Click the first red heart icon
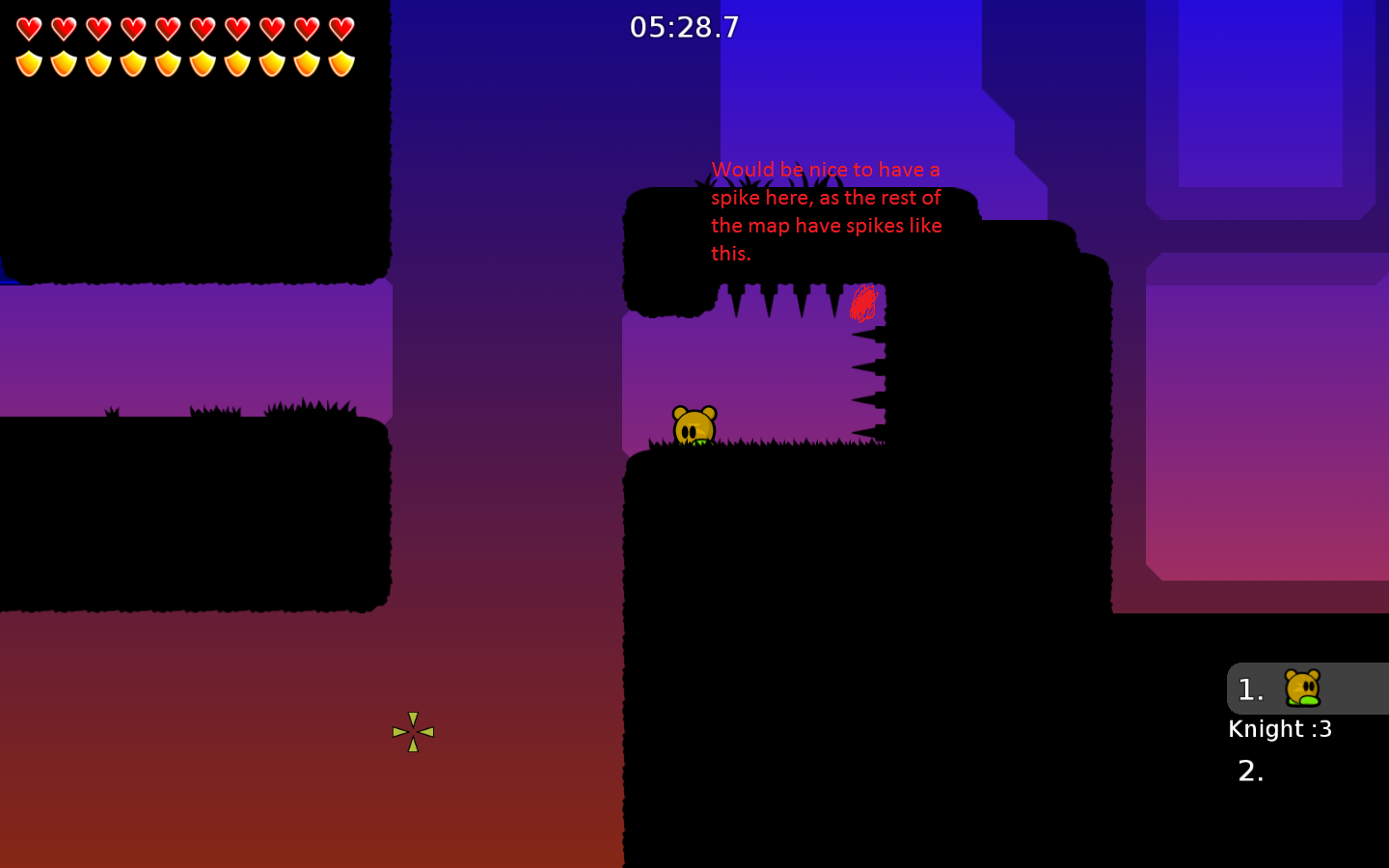 coord(28,28)
